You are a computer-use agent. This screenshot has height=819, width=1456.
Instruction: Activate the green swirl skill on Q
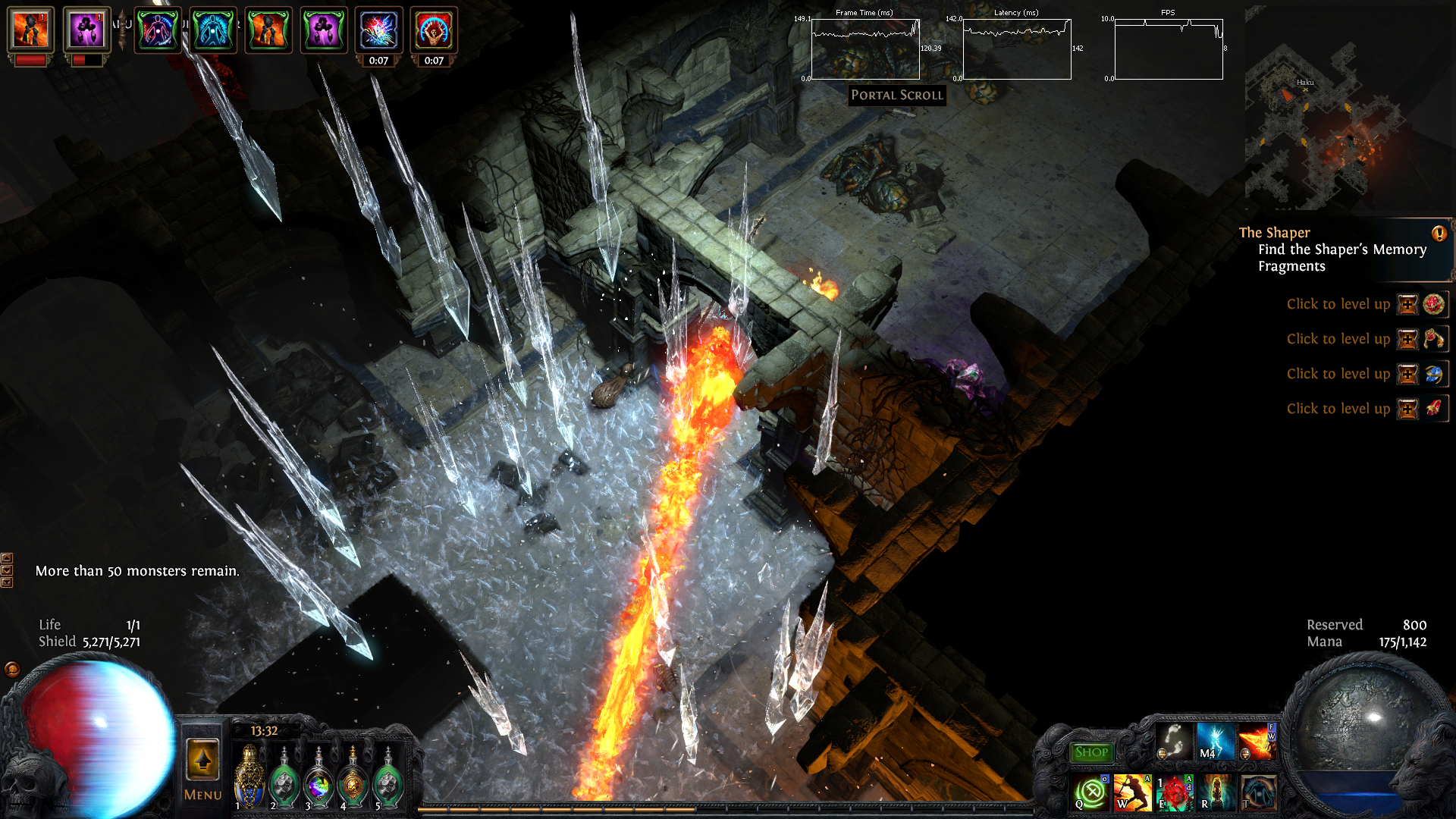[1091, 793]
